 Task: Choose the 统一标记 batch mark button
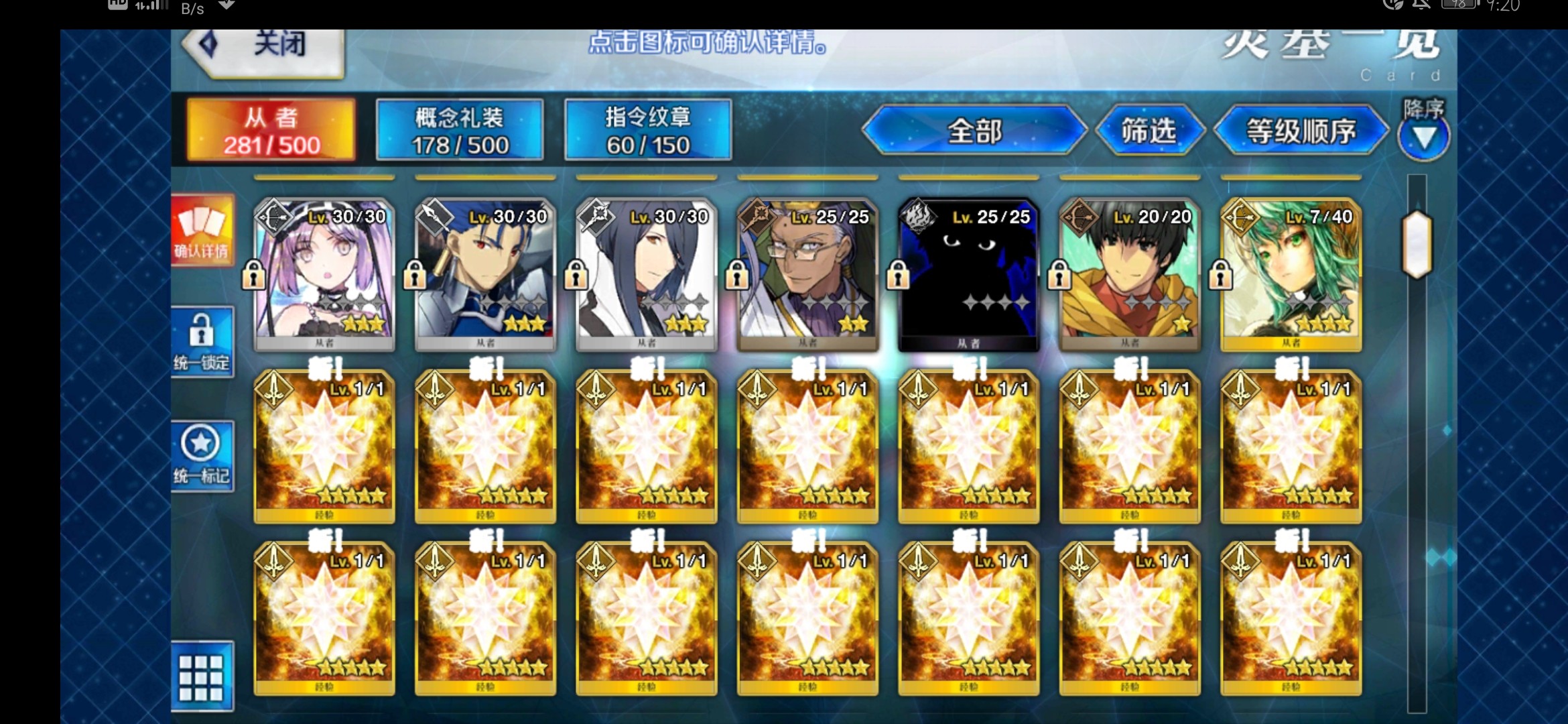202,456
